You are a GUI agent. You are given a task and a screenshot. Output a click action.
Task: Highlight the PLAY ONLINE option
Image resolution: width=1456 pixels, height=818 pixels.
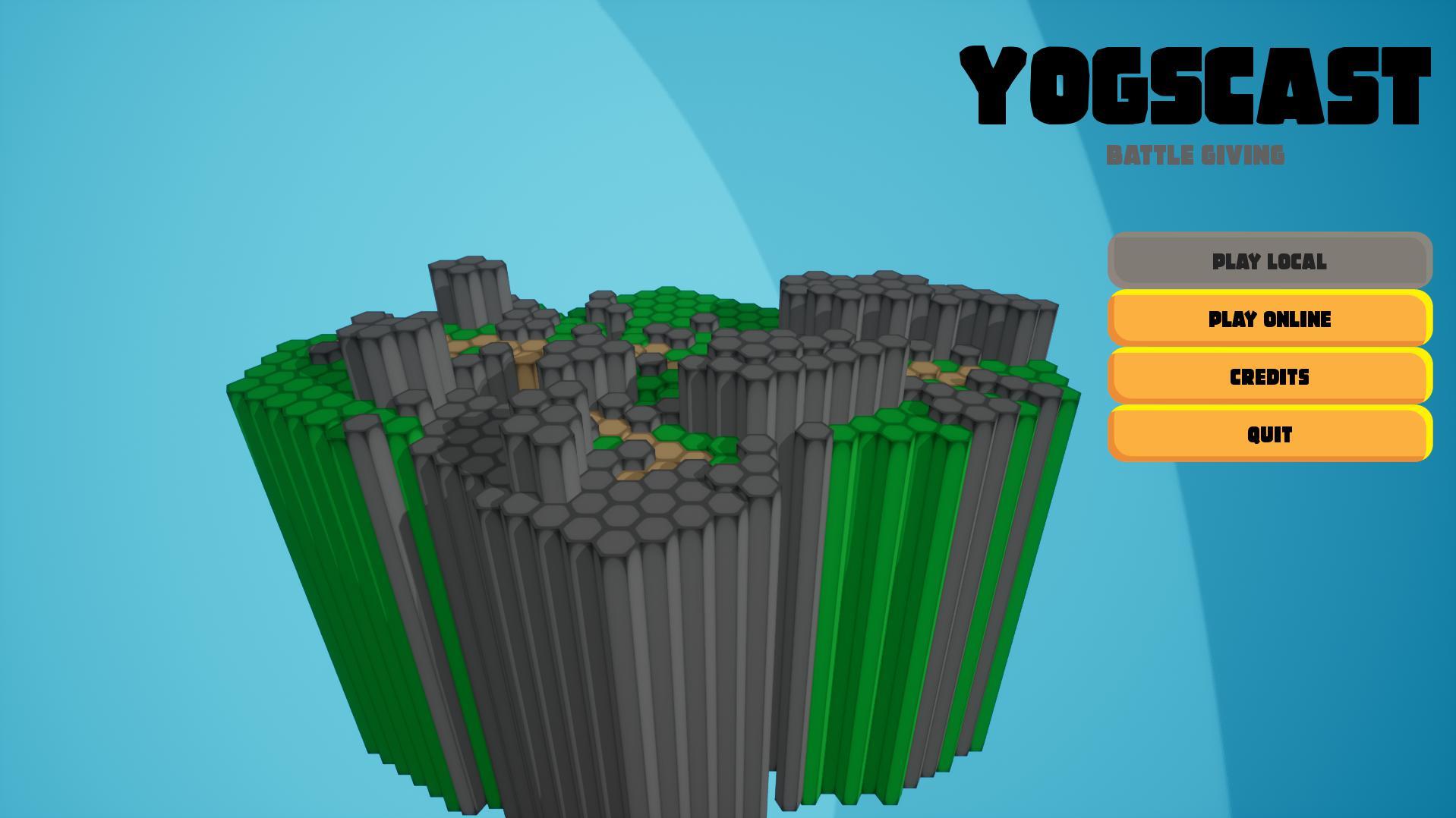click(1268, 319)
